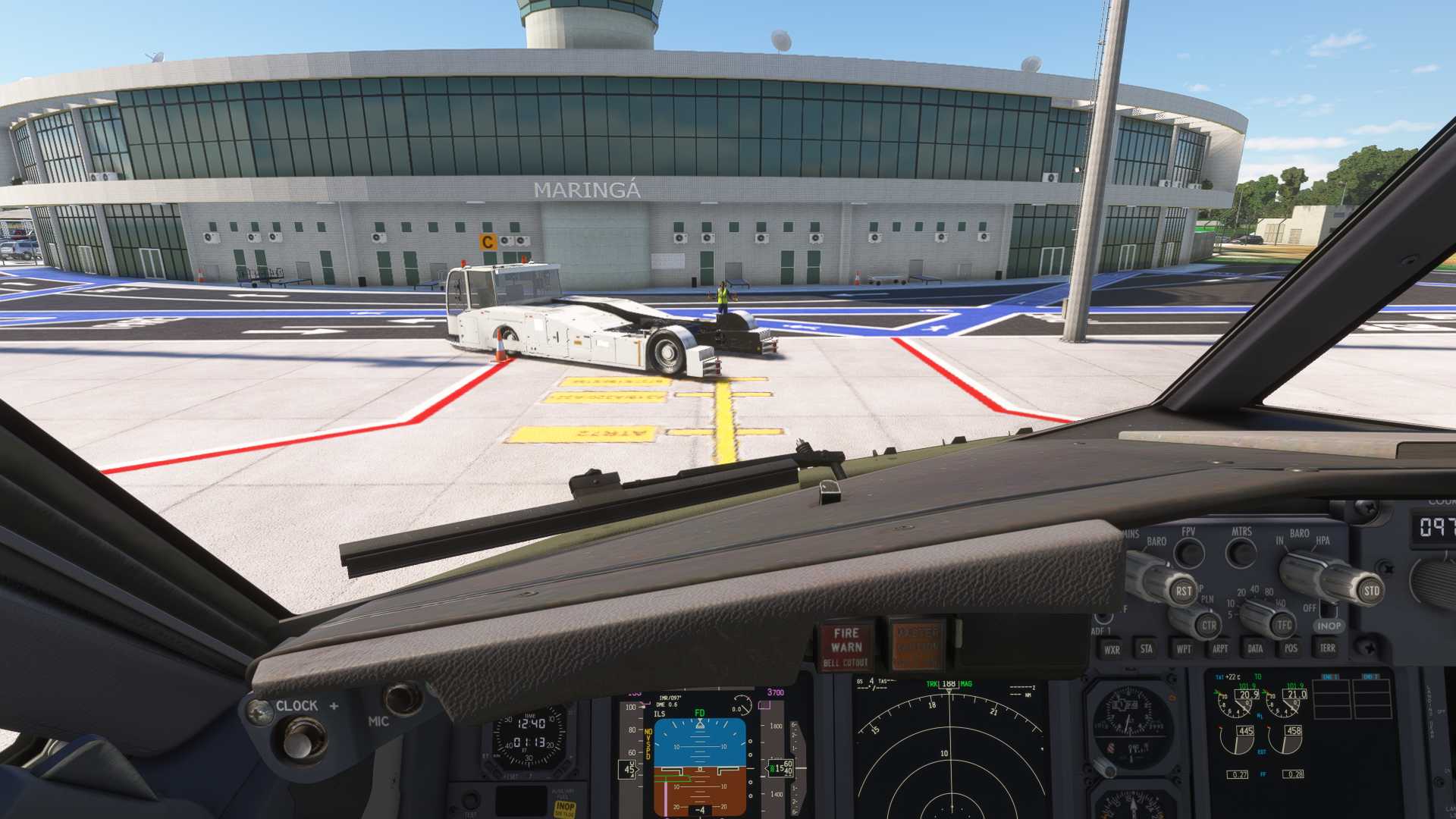The width and height of the screenshot is (1456, 819).
Task: Push the TFC traffic range knob
Action: [x=1283, y=625]
